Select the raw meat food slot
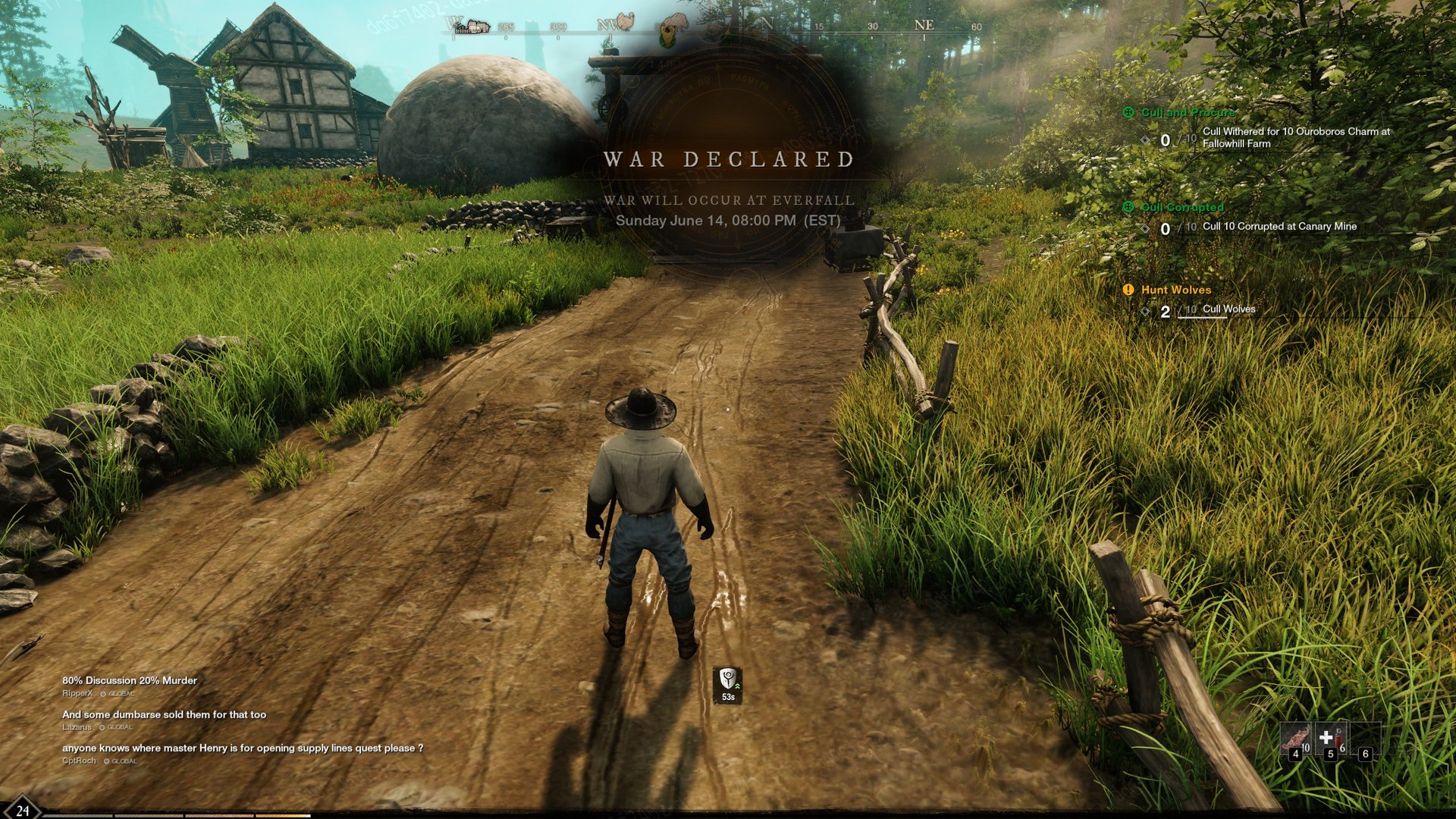This screenshot has width=1456, height=819. [x=1294, y=739]
